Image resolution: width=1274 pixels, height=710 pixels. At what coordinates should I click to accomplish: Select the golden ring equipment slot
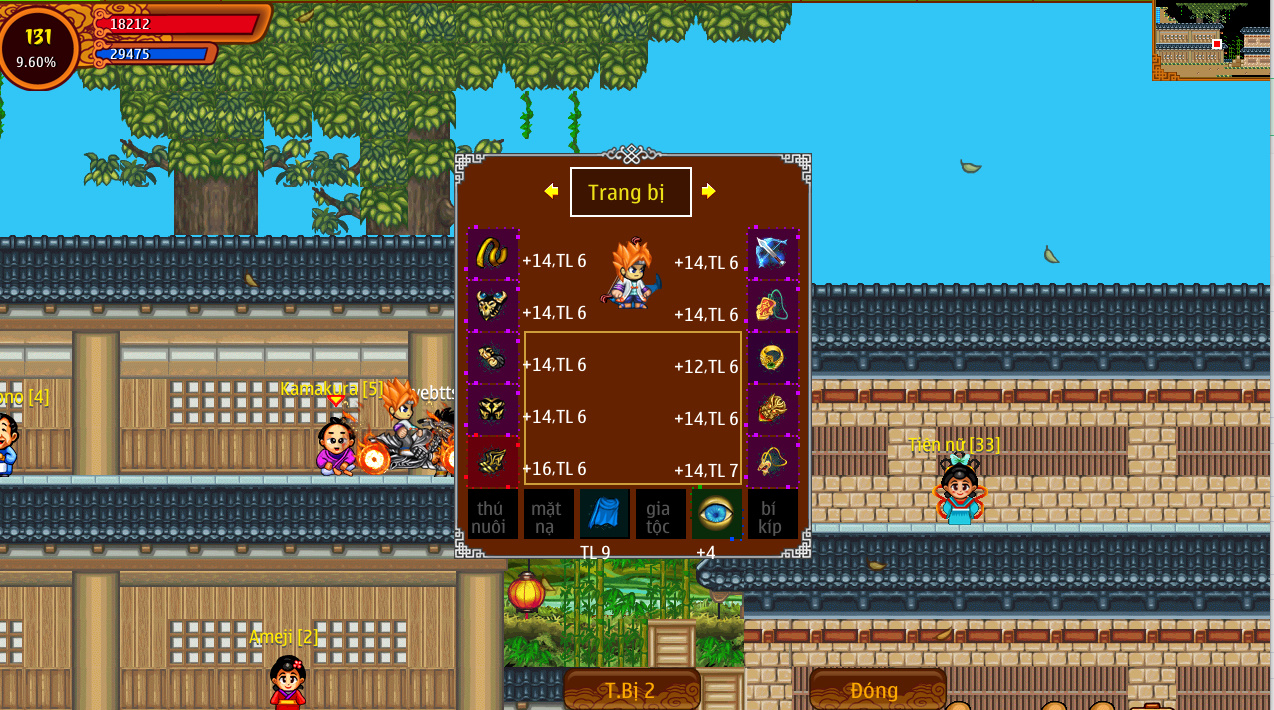tap(773, 357)
